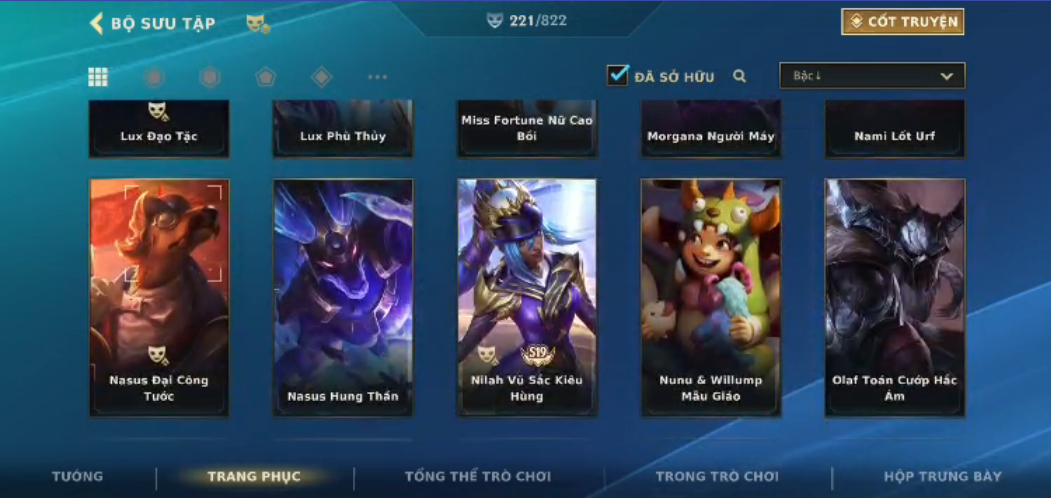Go to the Hộp Trưng Bày tab

coord(942,477)
